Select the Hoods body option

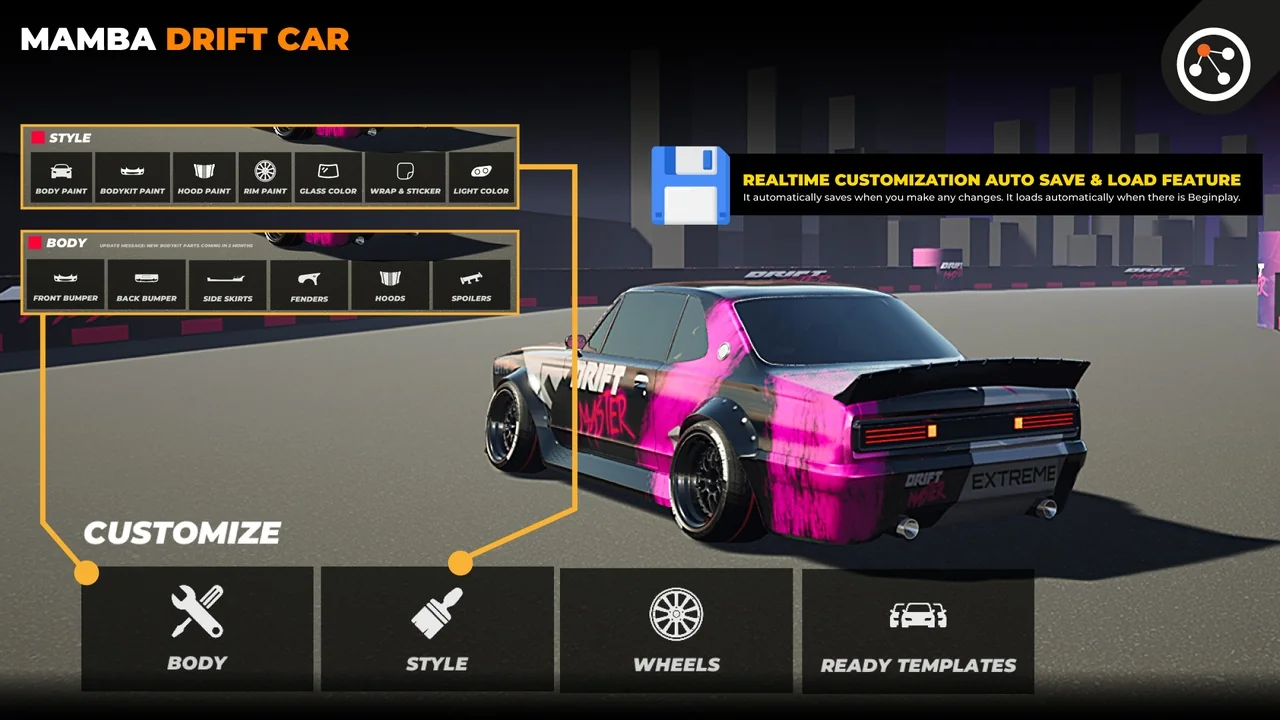390,285
